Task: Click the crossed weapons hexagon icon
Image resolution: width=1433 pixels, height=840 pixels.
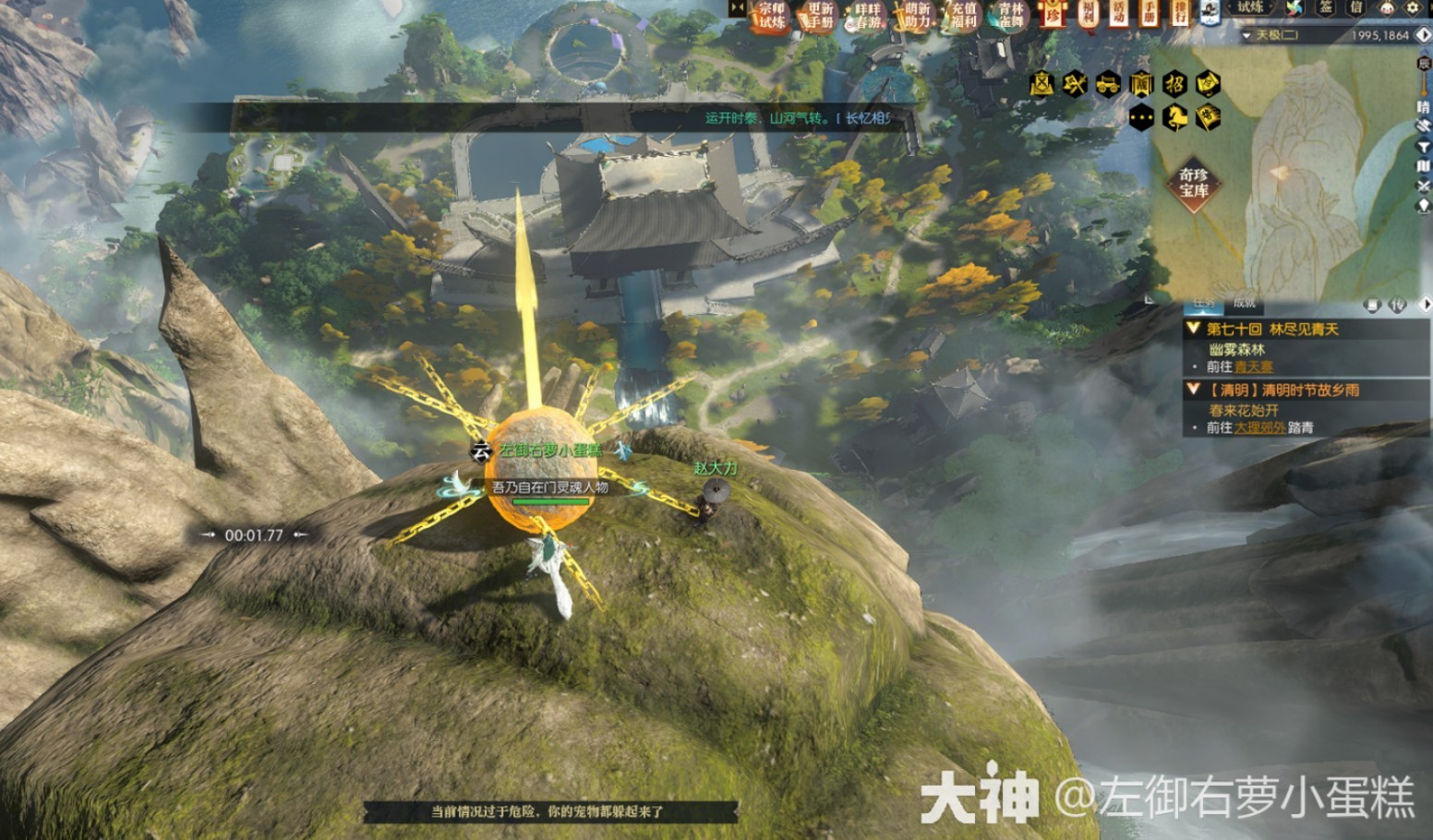Action: click(1075, 84)
